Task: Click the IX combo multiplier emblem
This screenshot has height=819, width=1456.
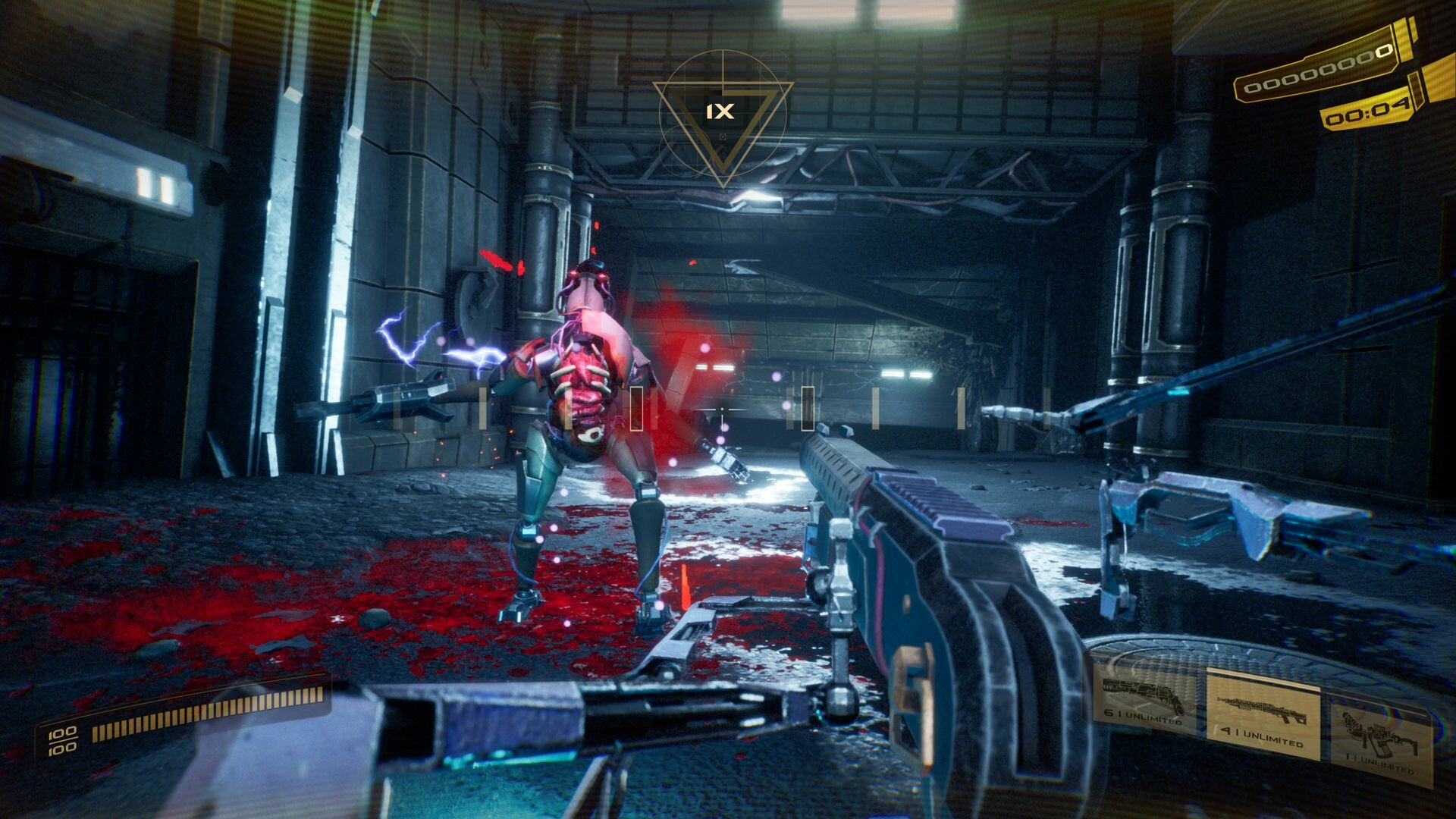Action: tap(722, 112)
